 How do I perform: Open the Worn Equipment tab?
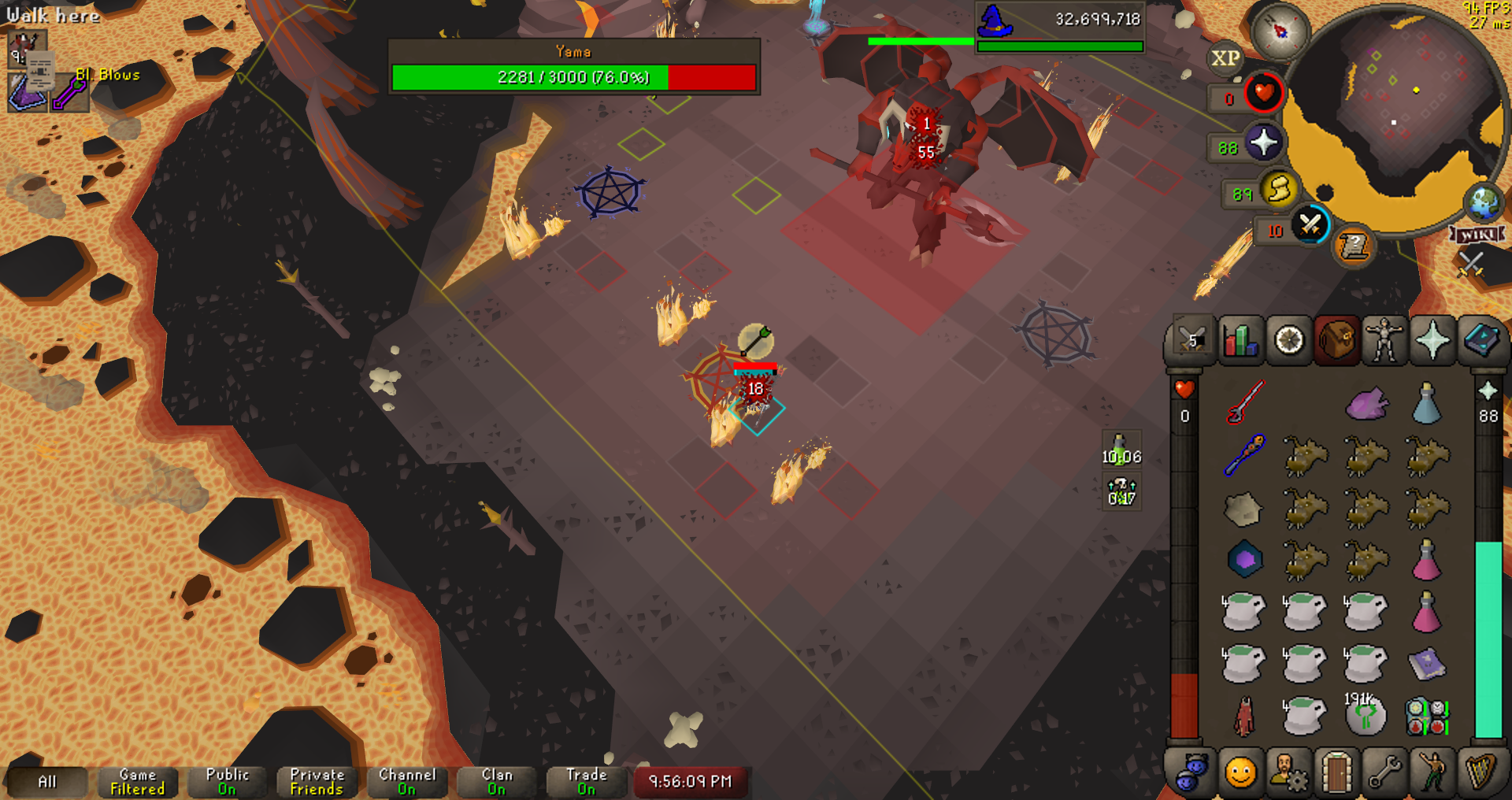click(x=1384, y=341)
